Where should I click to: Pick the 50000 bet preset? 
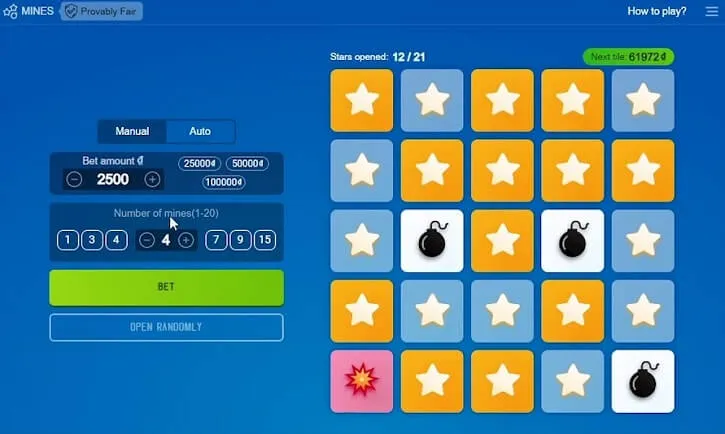(x=246, y=164)
